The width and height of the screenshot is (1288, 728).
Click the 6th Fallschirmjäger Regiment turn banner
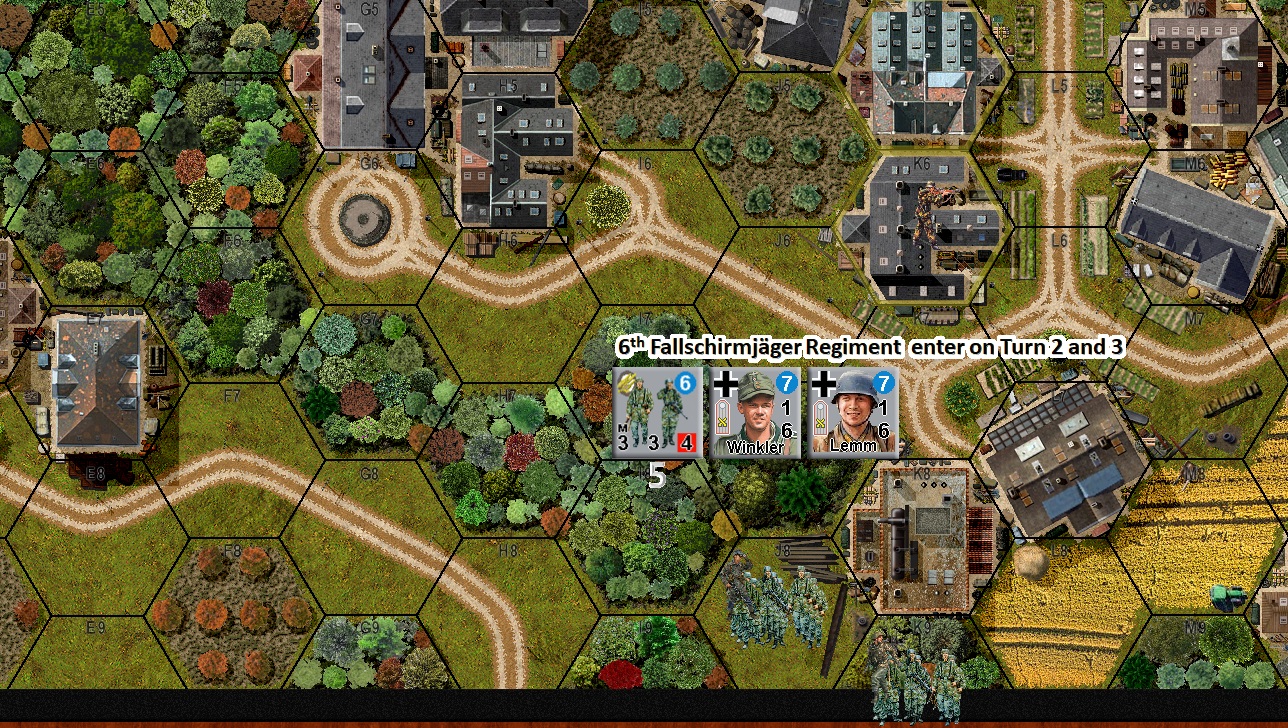870,347
